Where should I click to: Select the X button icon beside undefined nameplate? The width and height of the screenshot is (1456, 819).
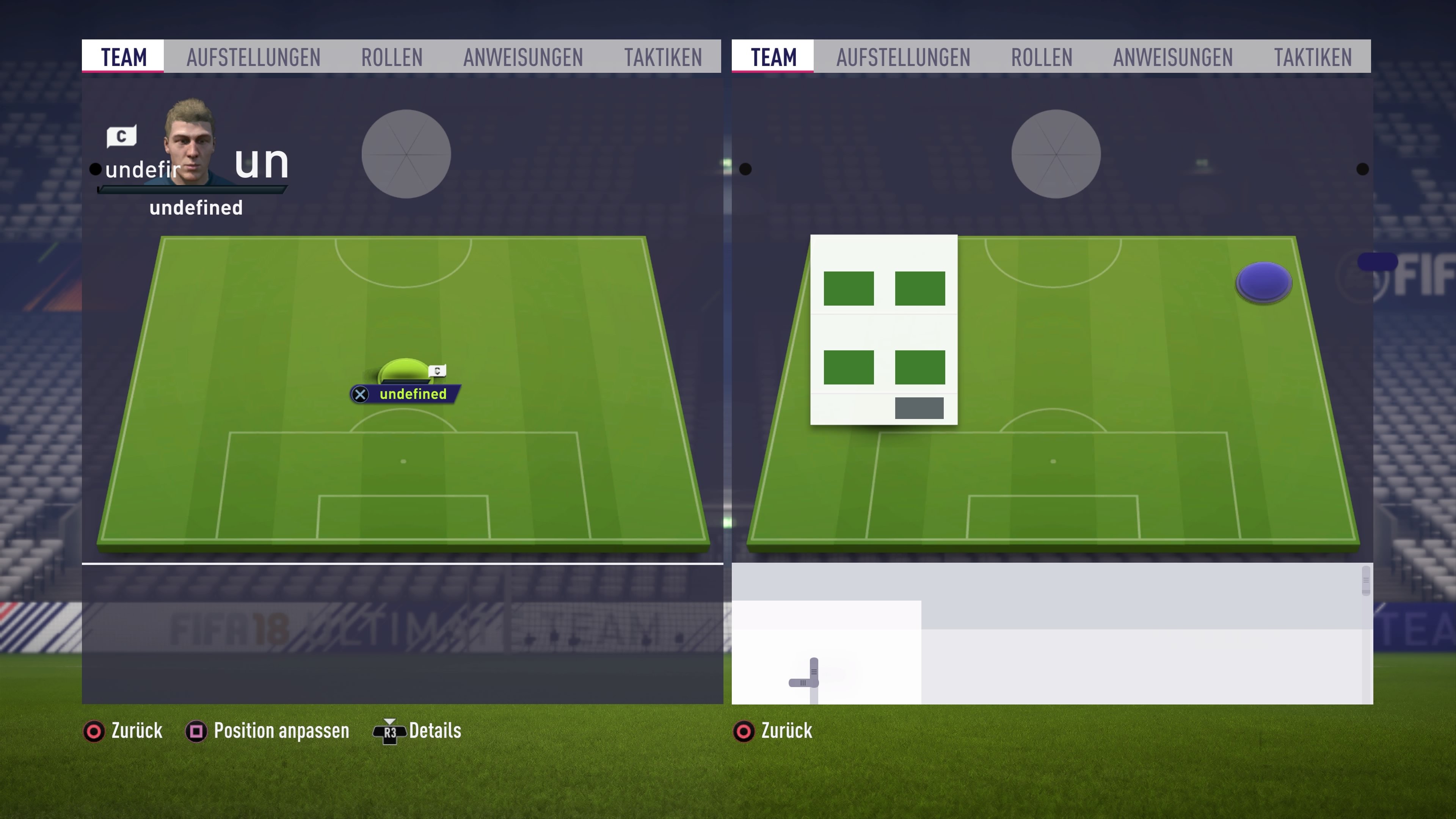[x=360, y=394]
